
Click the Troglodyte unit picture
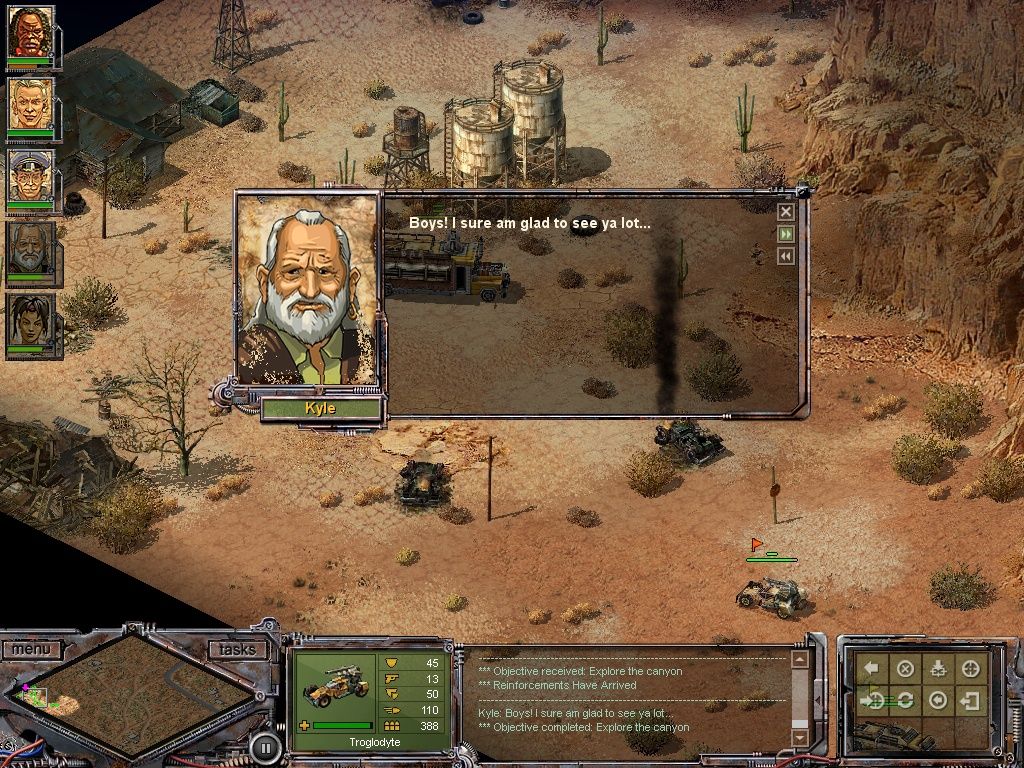coord(331,692)
